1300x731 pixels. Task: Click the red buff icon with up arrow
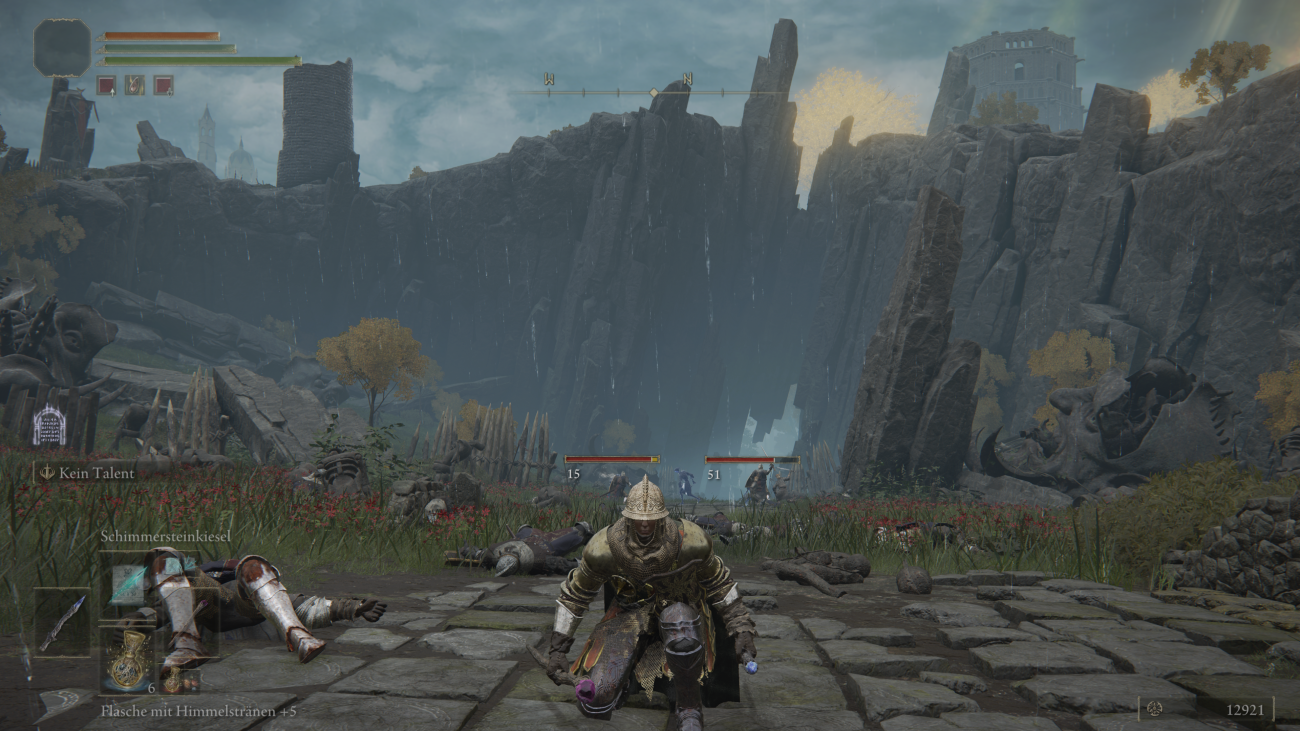click(x=106, y=86)
